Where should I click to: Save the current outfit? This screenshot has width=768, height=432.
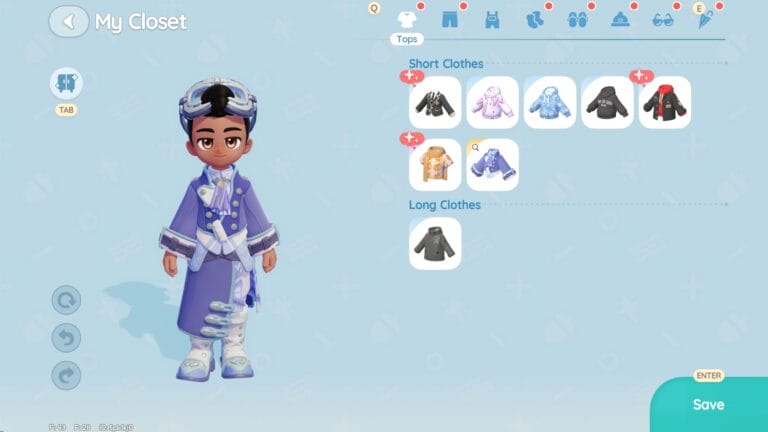tap(708, 404)
